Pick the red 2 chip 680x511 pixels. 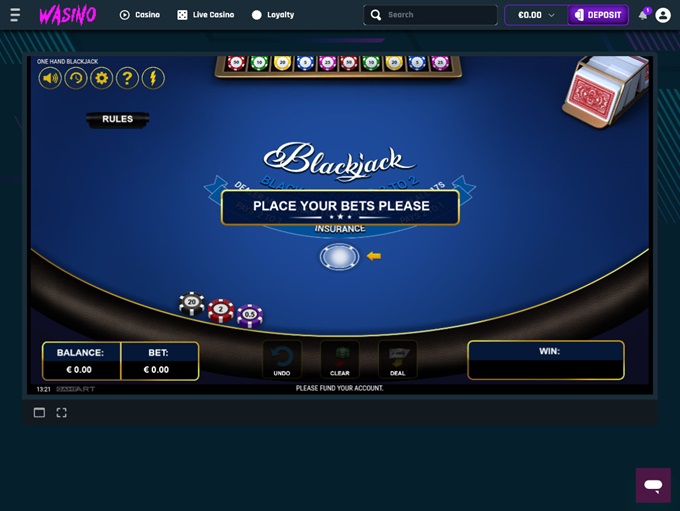coord(221,311)
